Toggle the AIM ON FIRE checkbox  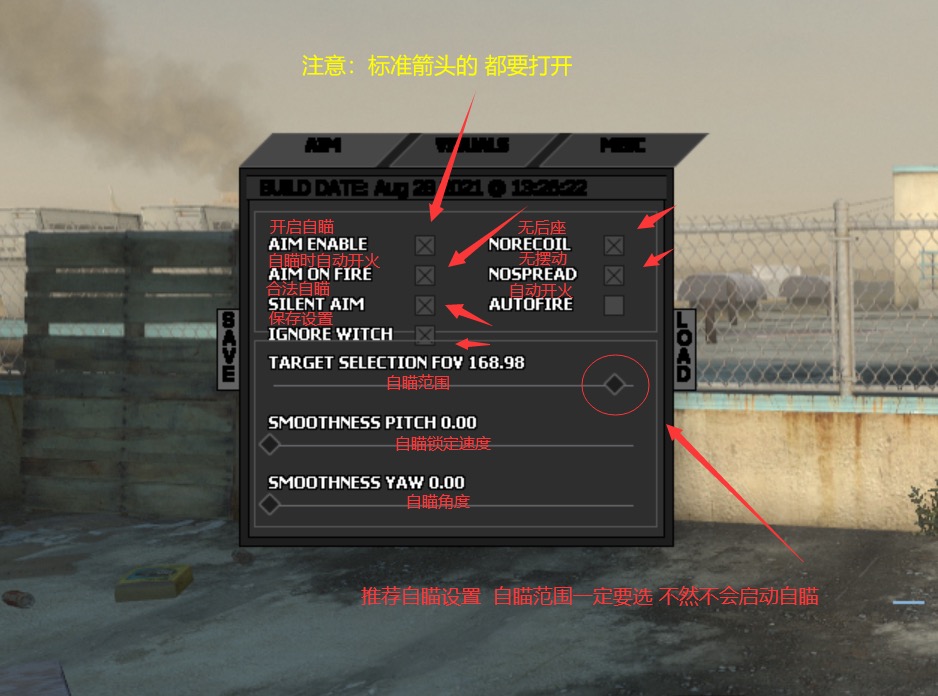coord(425,275)
